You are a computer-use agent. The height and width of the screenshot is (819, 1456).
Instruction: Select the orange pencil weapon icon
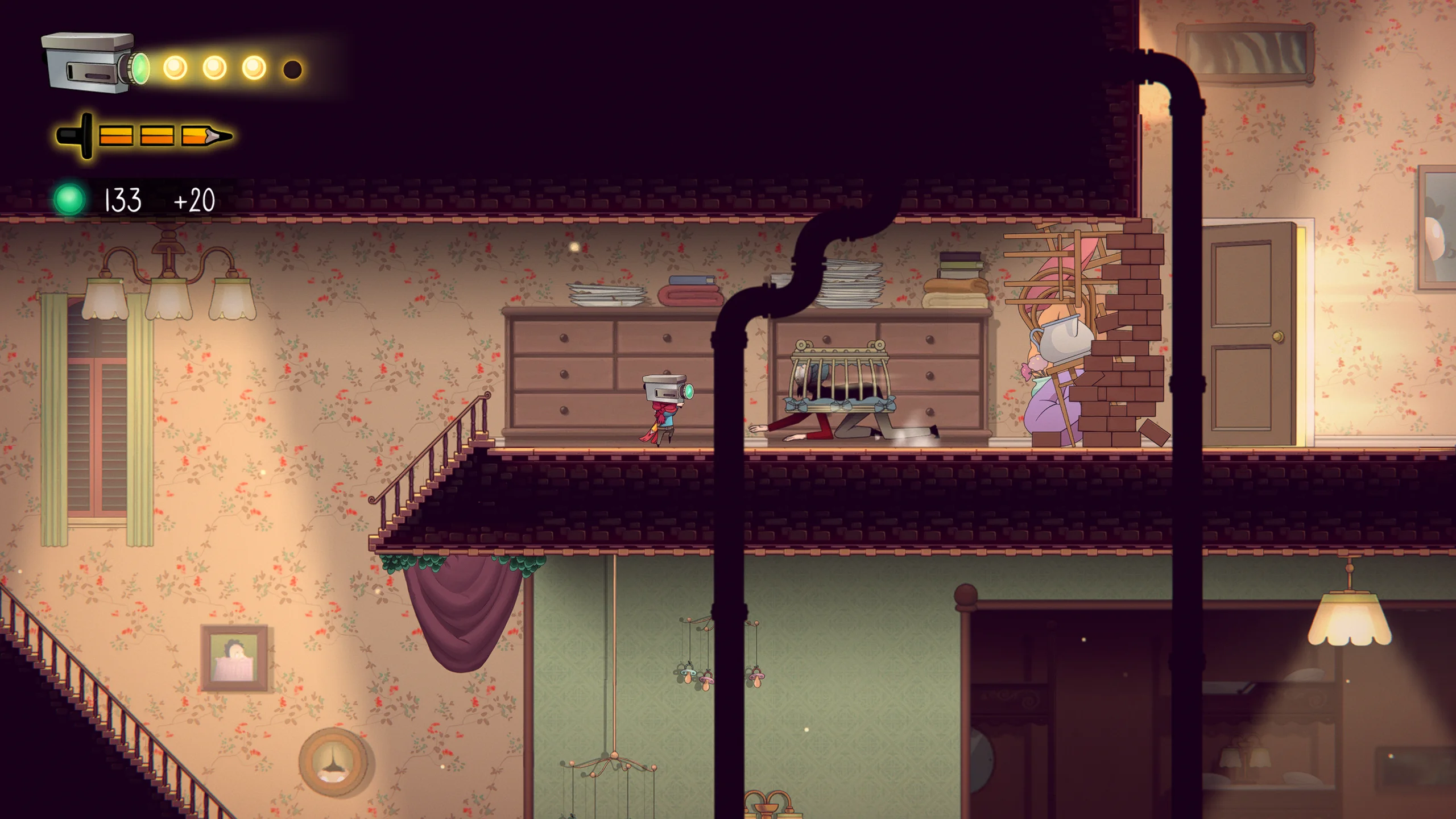[x=144, y=136]
